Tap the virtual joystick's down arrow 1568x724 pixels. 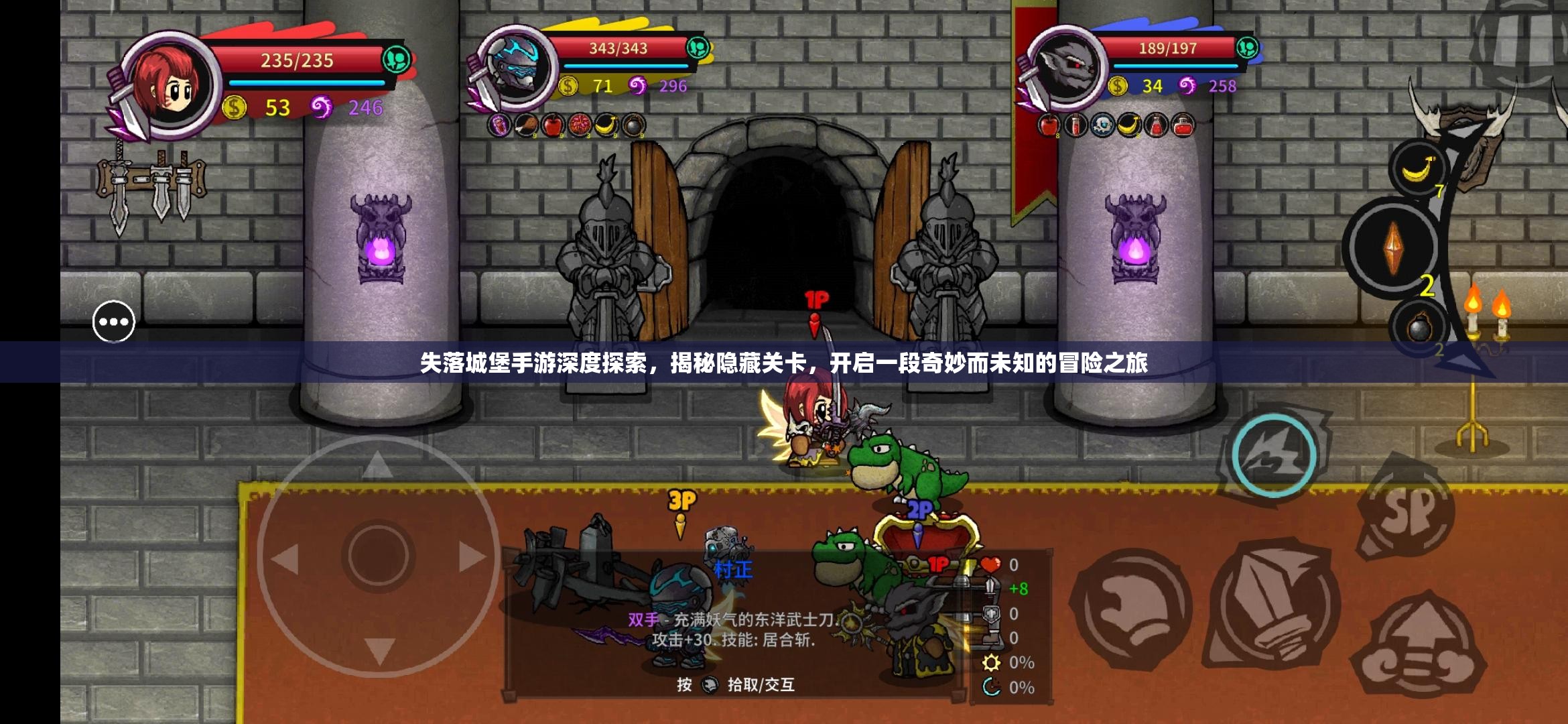click(x=379, y=649)
